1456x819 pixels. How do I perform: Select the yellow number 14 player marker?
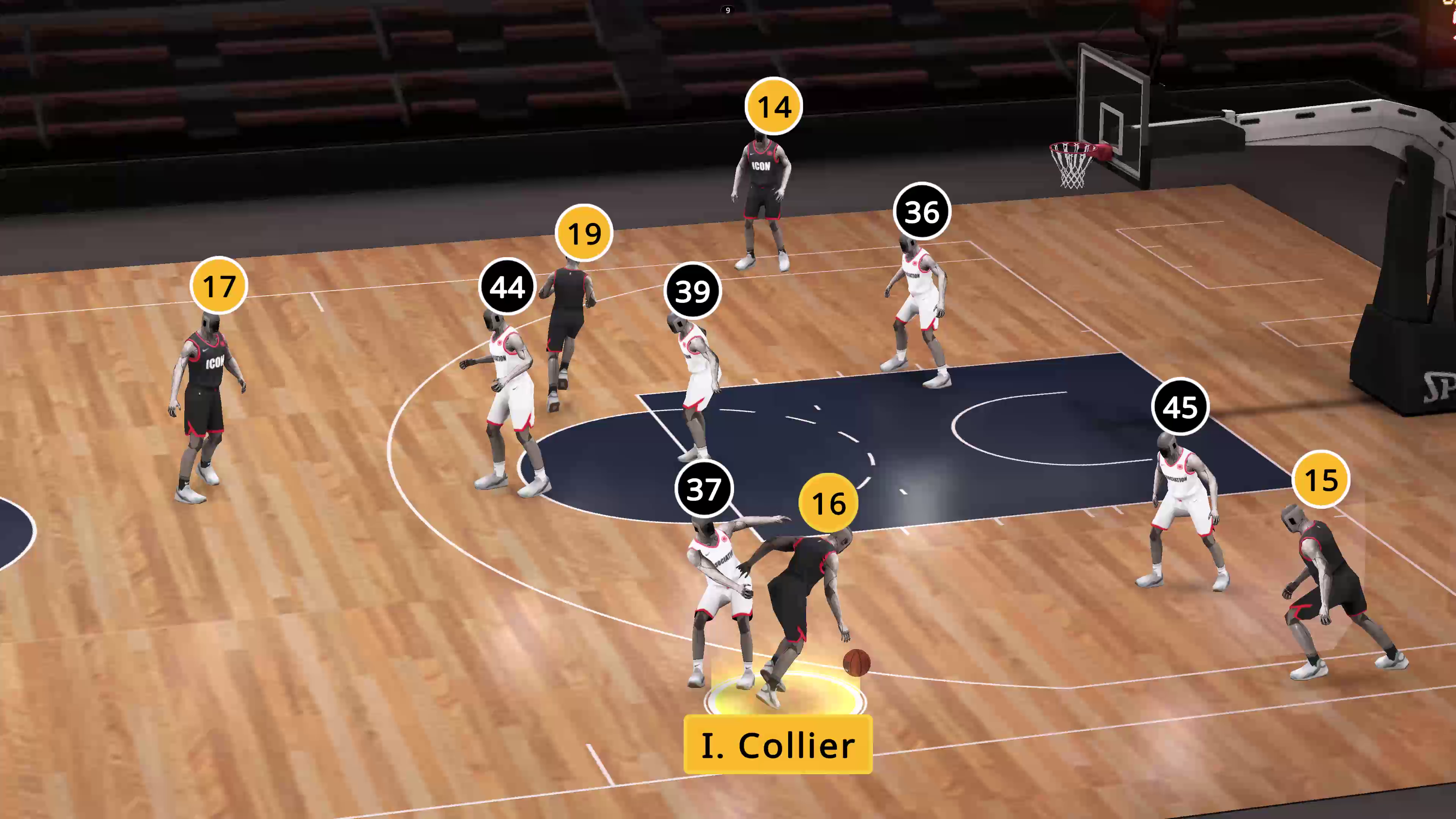click(773, 106)
